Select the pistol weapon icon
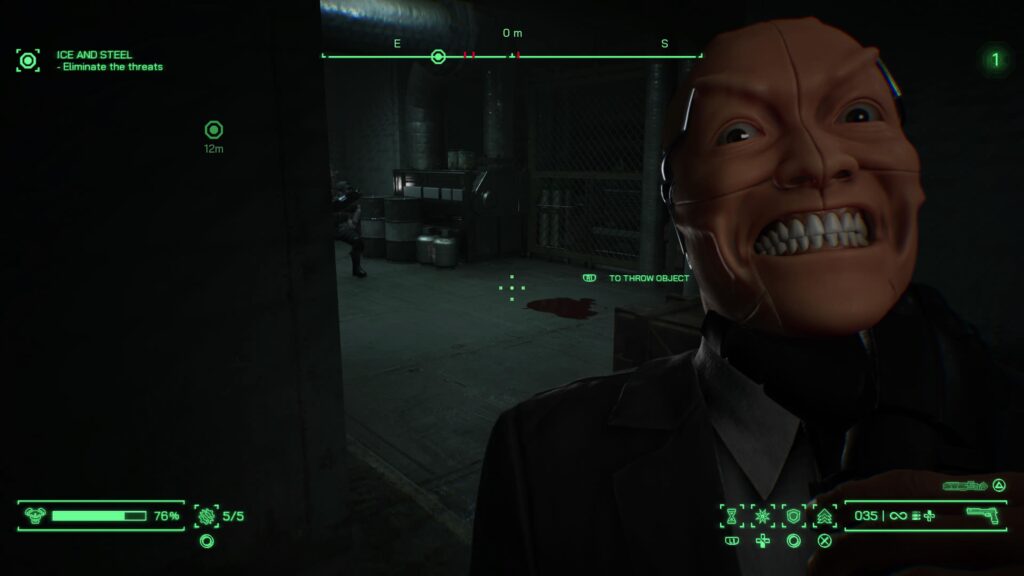1024x576 pixels. pos(984,515)
